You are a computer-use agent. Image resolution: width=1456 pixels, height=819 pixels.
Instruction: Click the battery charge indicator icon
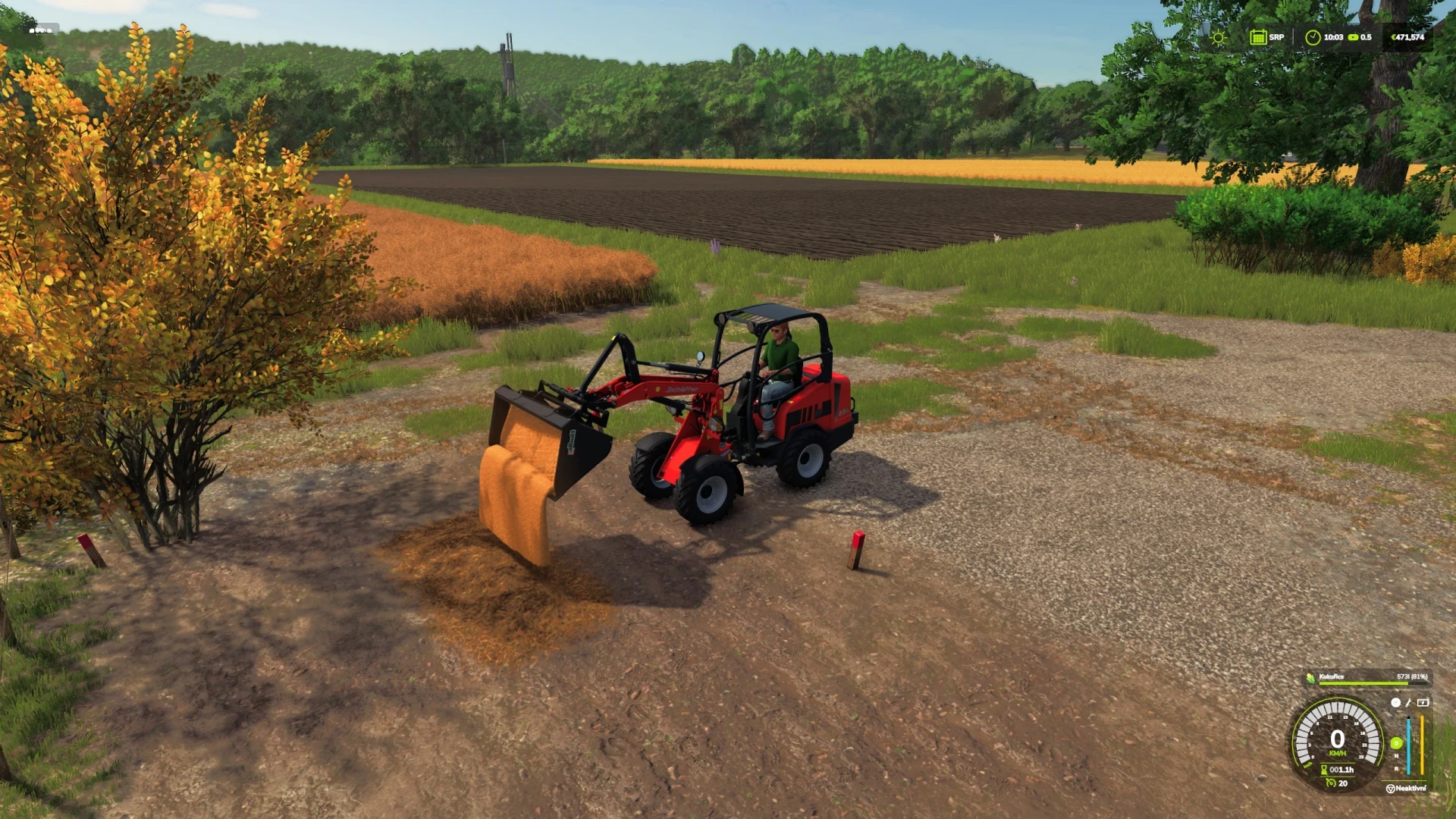[1423, 703]
